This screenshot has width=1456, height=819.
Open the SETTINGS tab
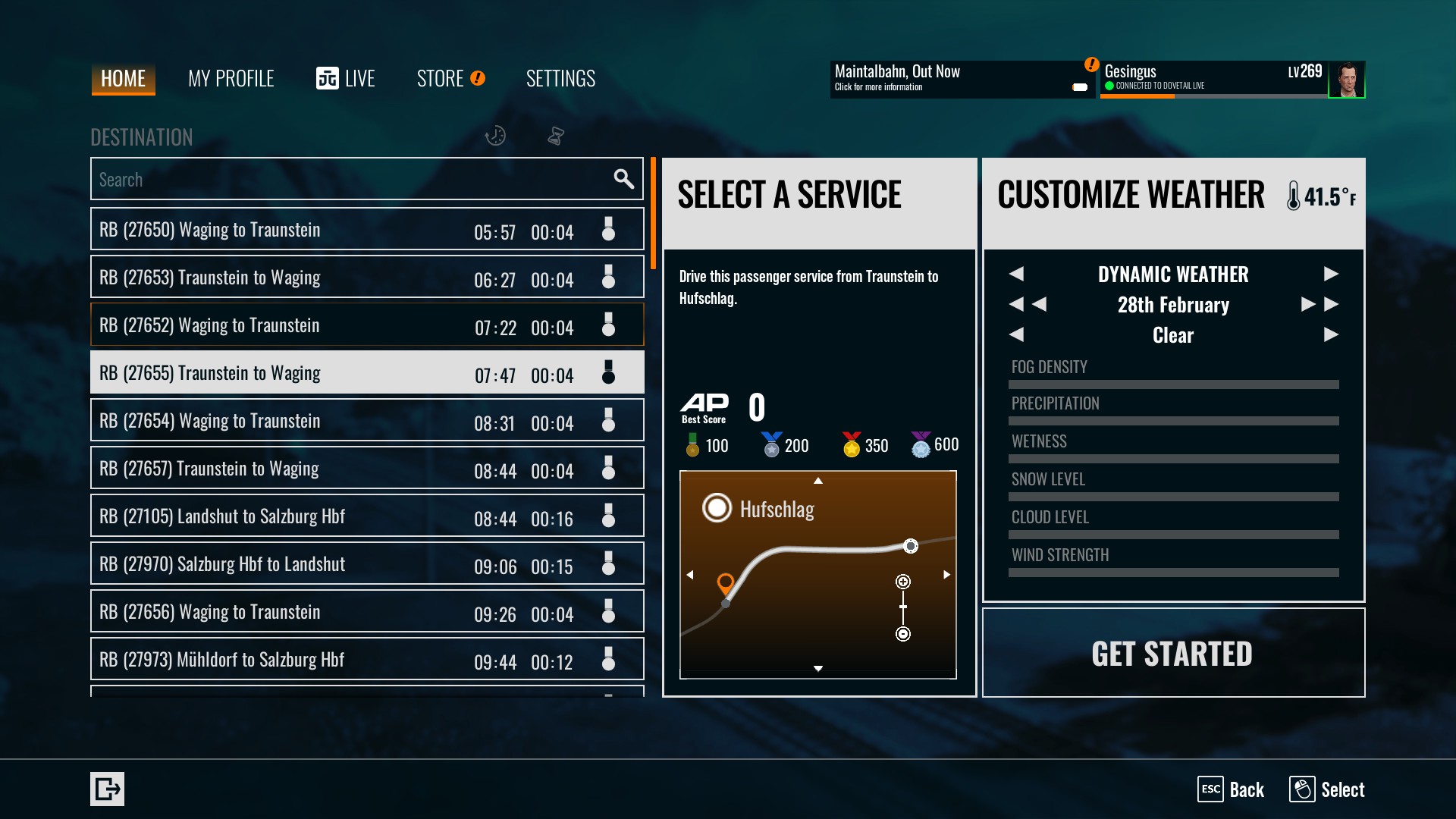[x=560, y=79]
